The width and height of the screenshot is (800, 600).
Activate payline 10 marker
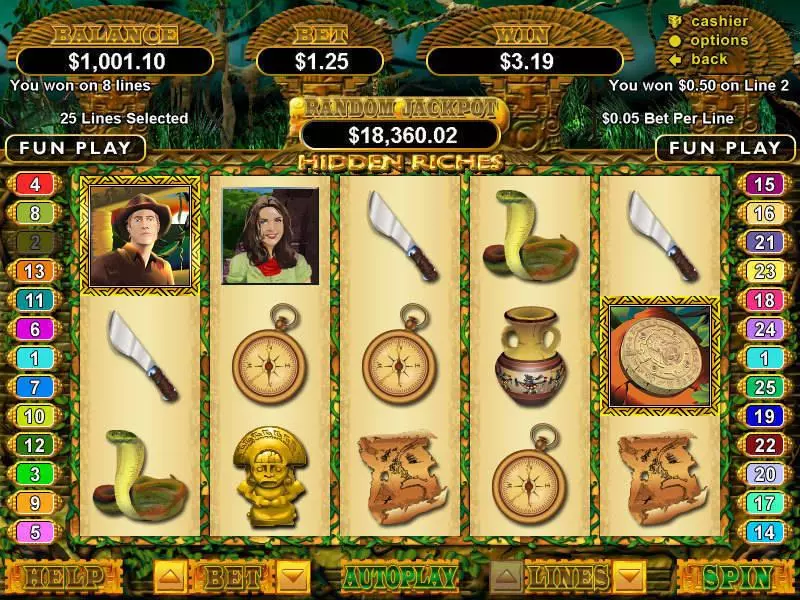pos(35,416)
